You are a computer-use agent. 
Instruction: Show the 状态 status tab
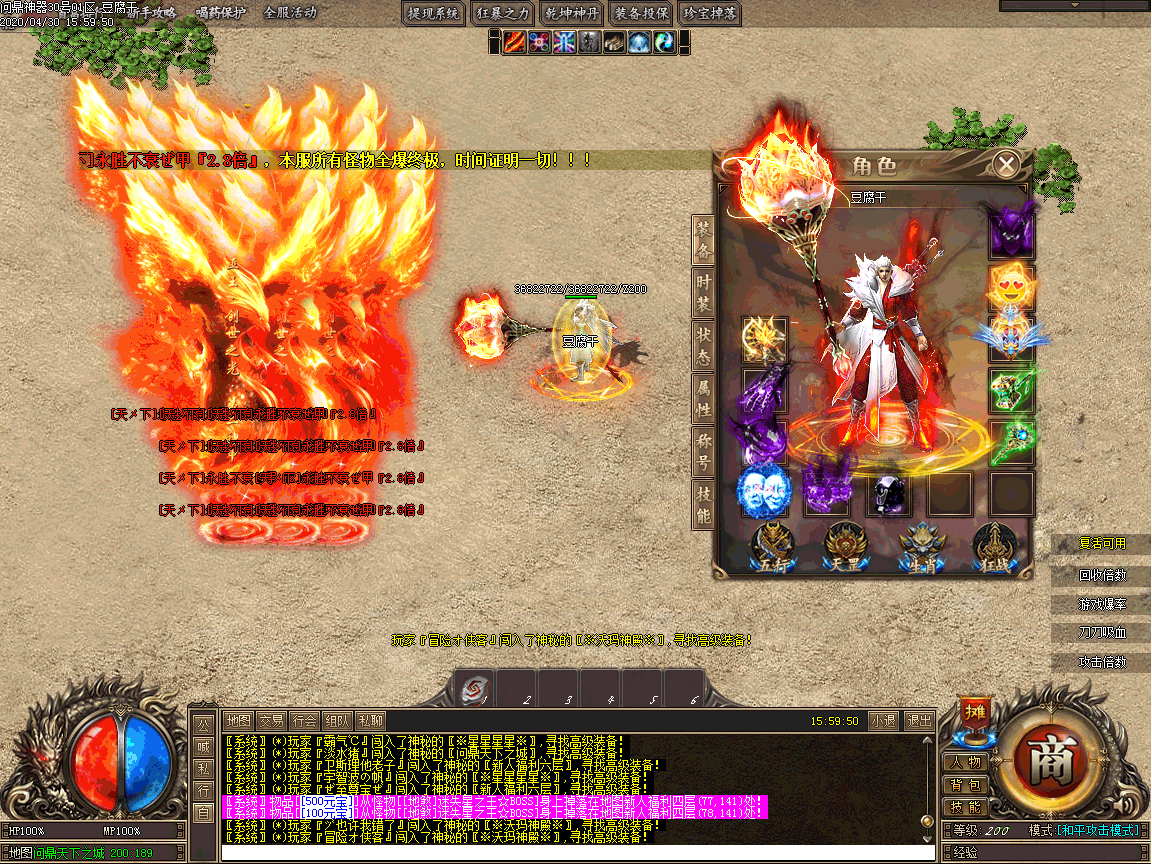pos(704,346)
